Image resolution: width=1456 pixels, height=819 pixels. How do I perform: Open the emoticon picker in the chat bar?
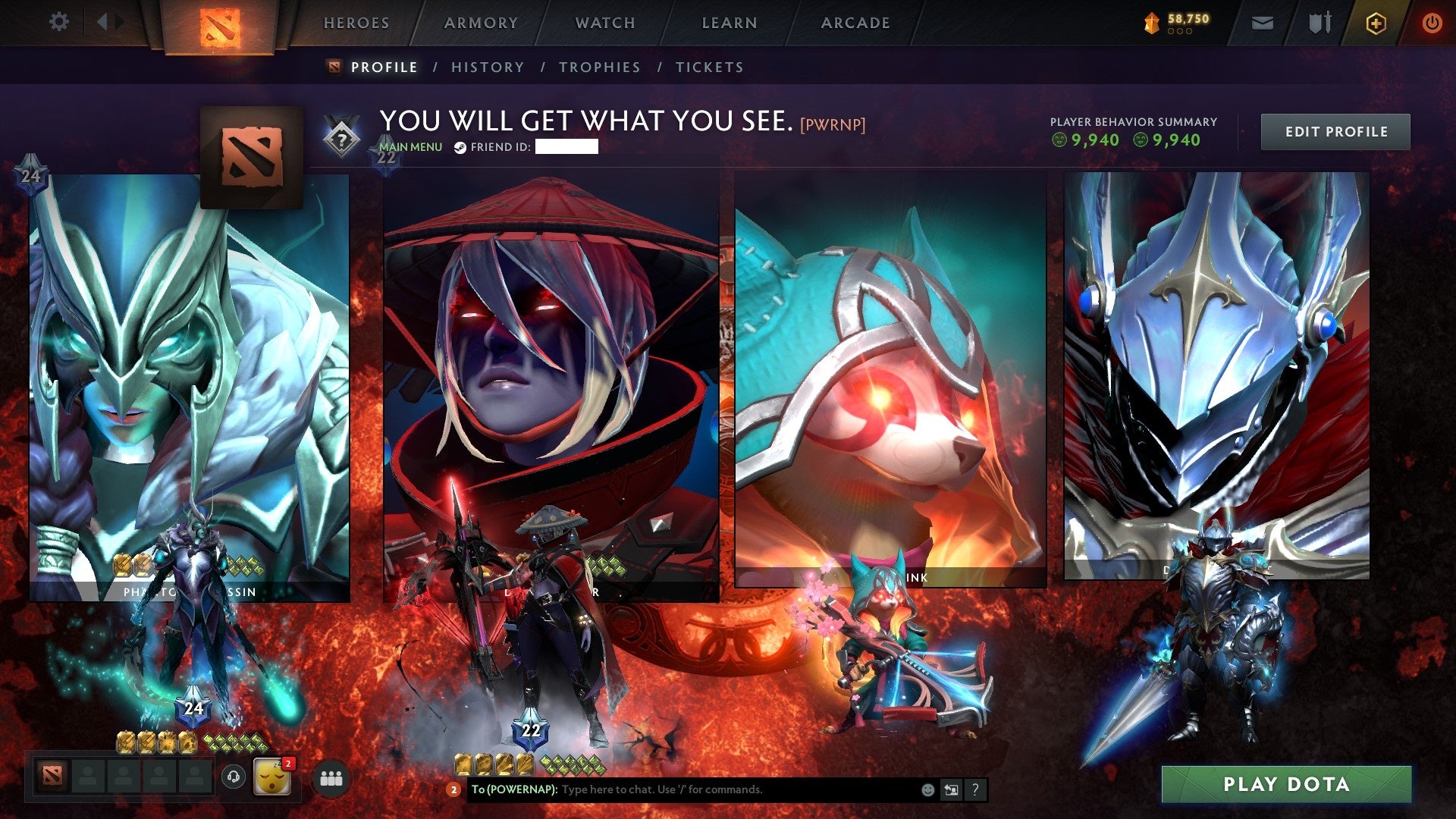click(927, 789)
